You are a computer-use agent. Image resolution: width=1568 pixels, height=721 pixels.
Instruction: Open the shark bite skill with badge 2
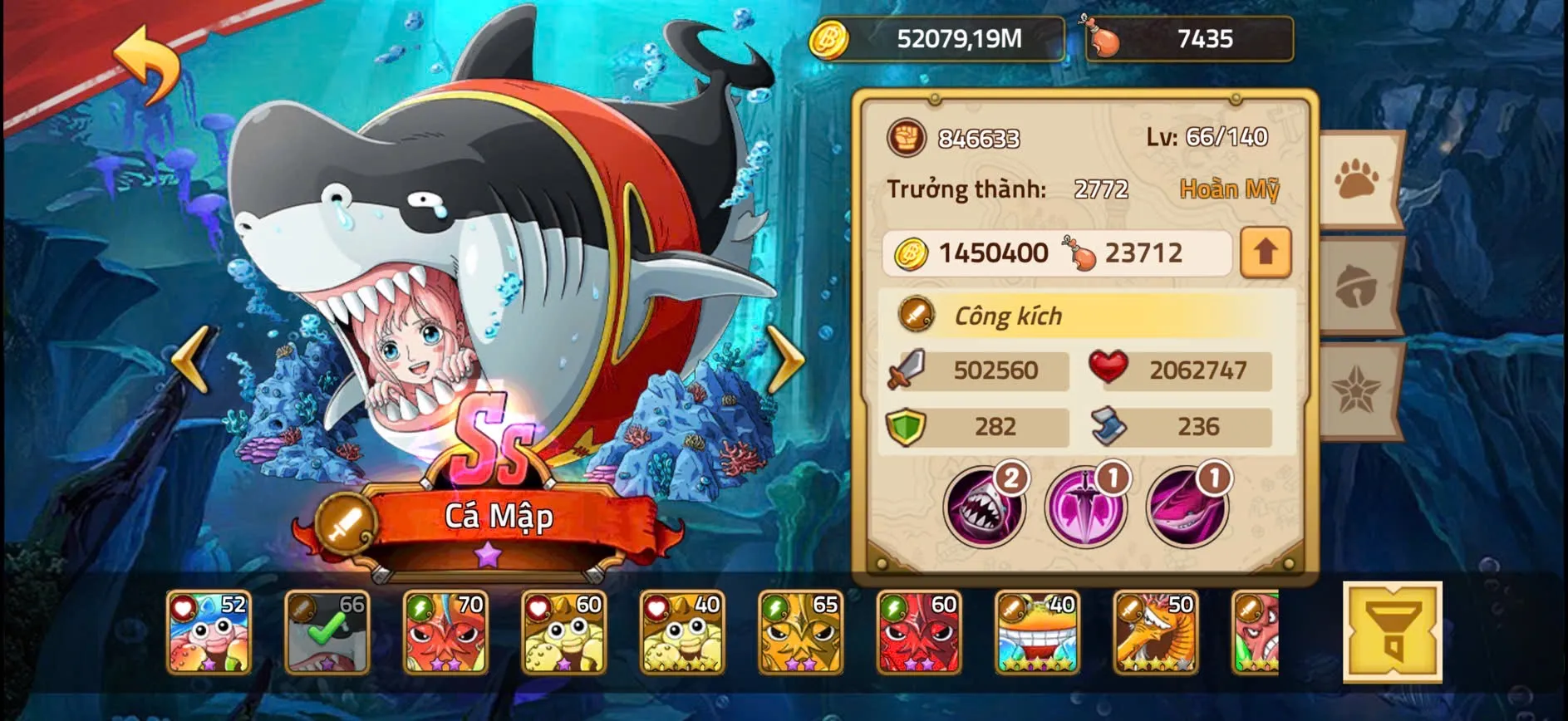tap(985, 505)
